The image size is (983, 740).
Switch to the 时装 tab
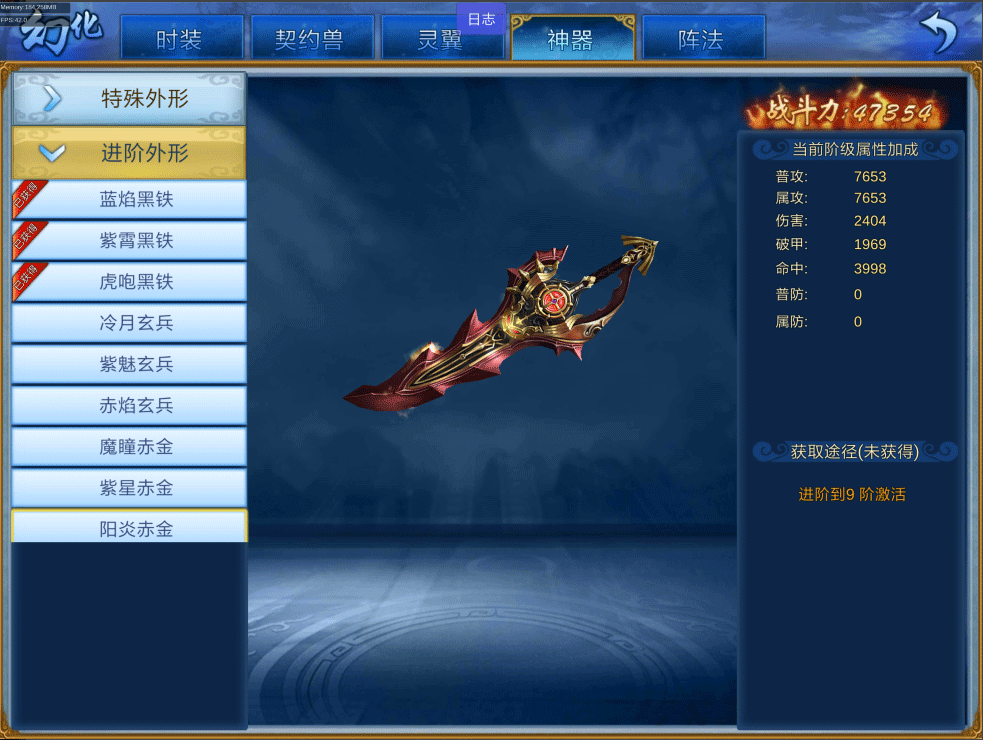click(x=181, y=39)
